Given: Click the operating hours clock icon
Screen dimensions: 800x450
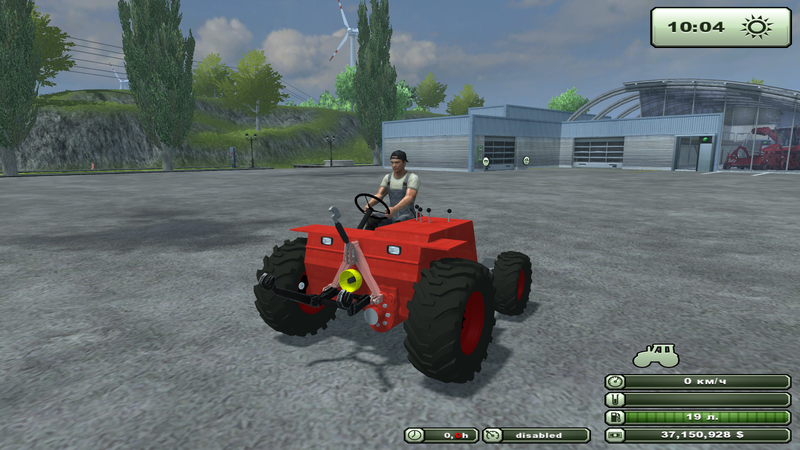Looking at the screenshot, I should (415, 435).
